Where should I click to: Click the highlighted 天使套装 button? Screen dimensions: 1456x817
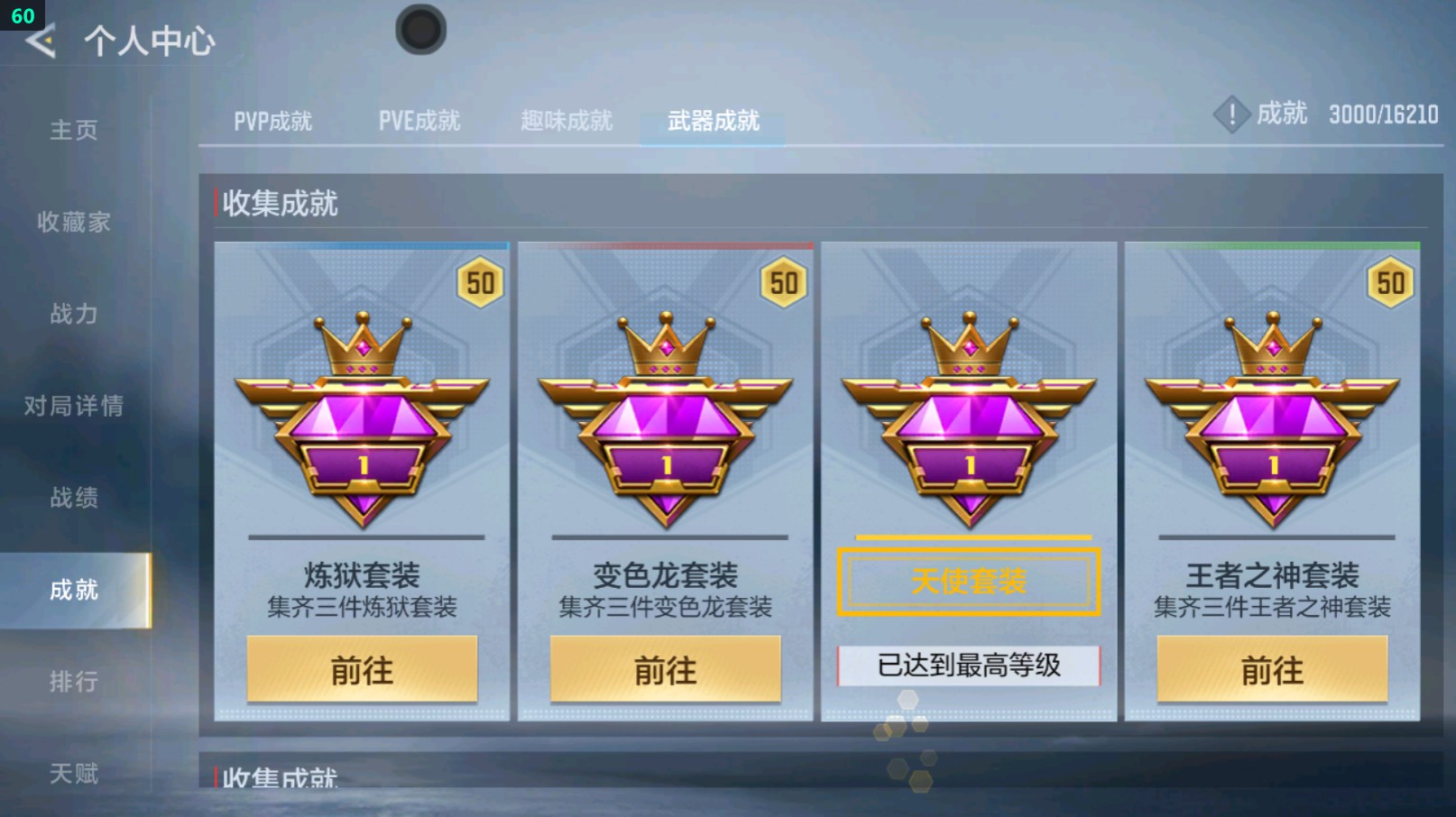tap(969, 582)
